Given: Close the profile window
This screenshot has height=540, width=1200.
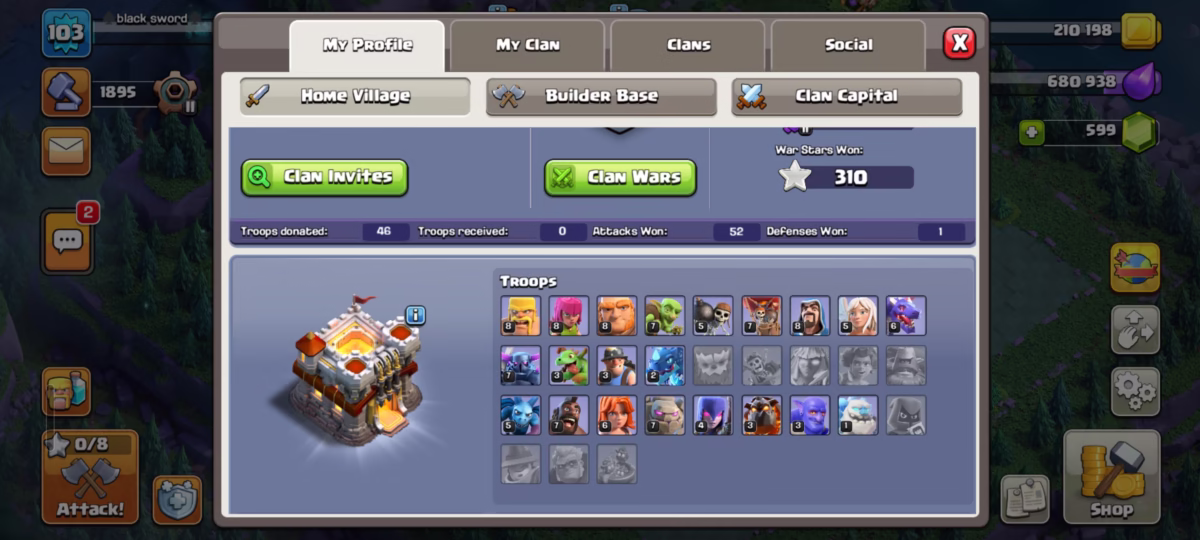Looking at the screenshot, I should point(959,42).
